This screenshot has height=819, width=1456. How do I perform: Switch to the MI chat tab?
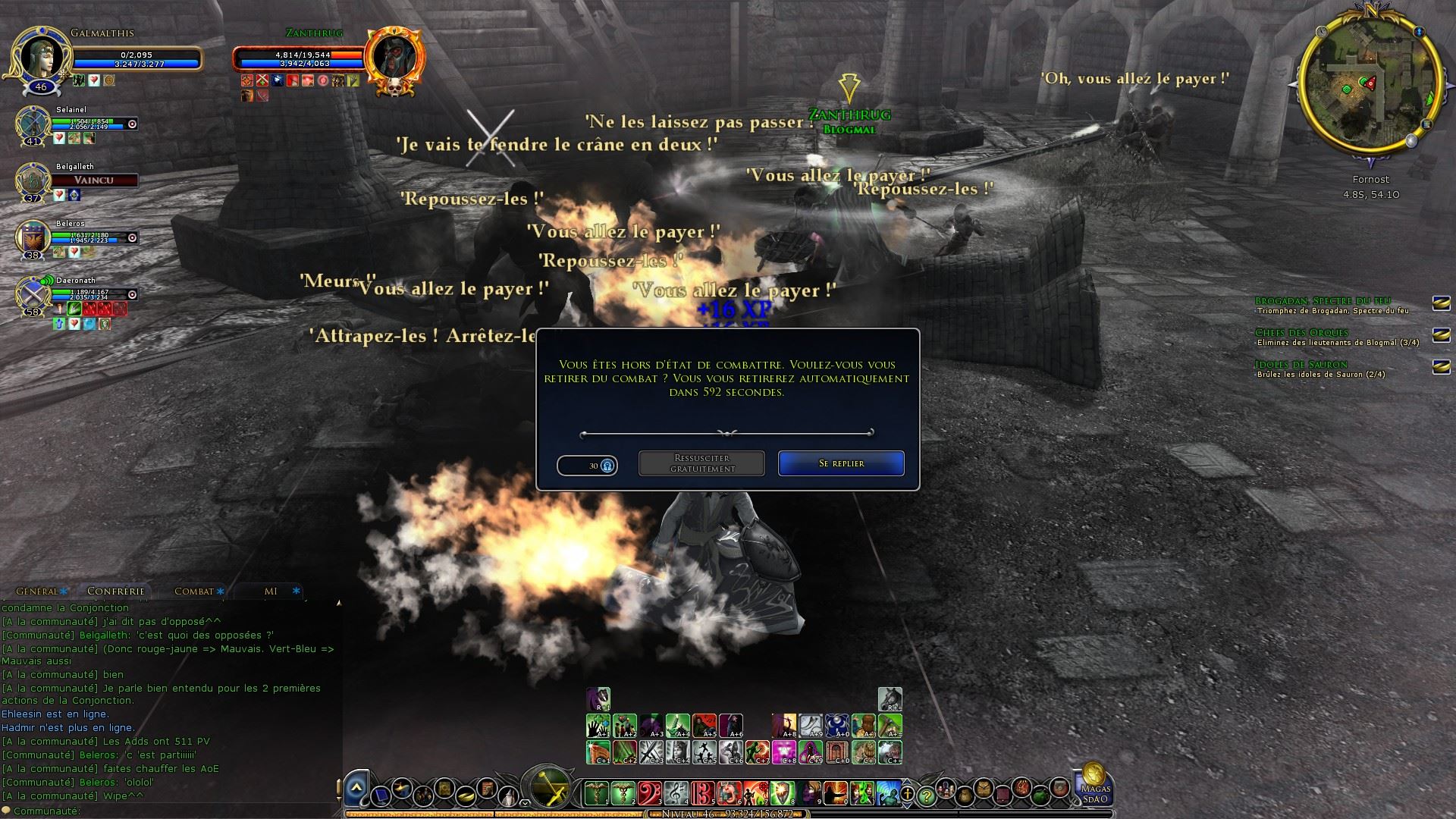coord(271,591)
